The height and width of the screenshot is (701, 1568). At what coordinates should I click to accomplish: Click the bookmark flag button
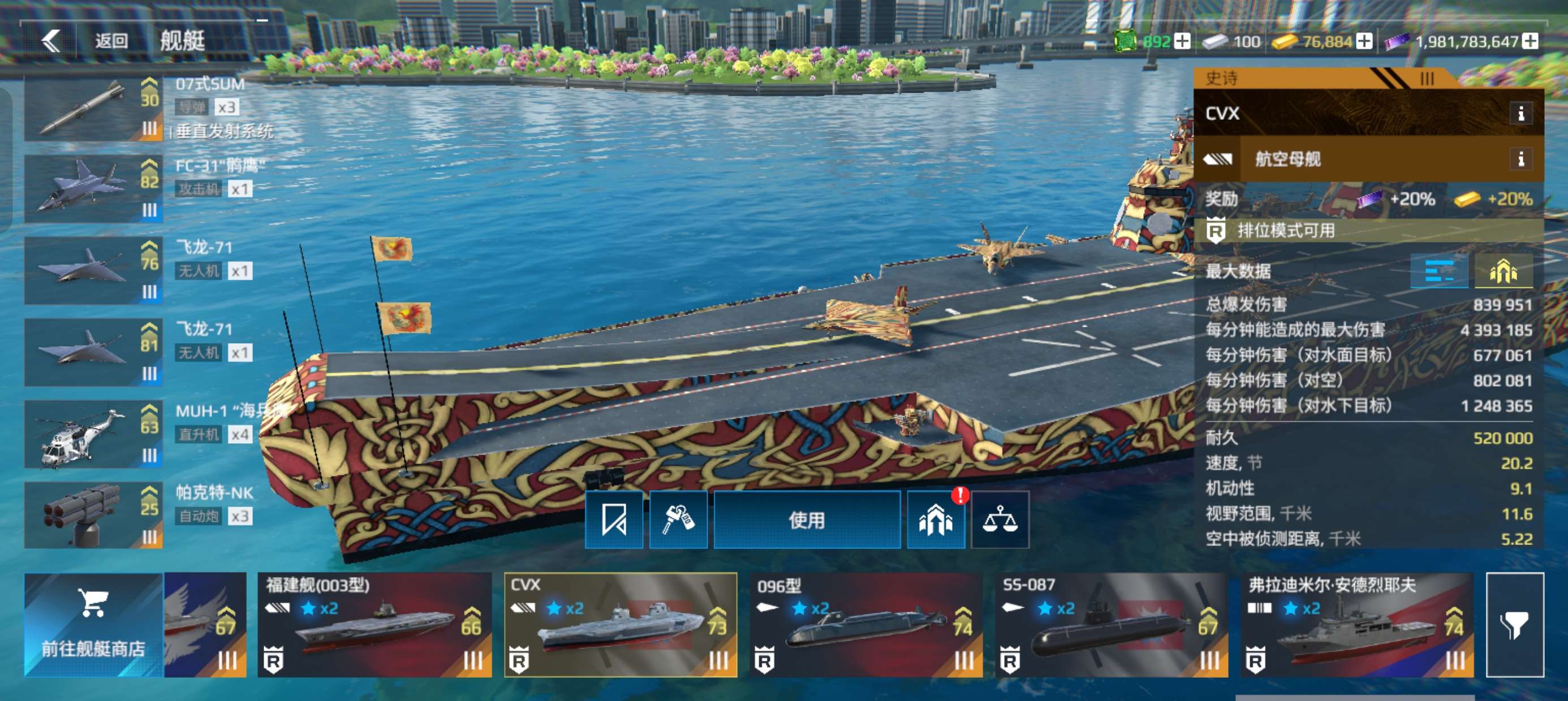[x=614, y=520]
